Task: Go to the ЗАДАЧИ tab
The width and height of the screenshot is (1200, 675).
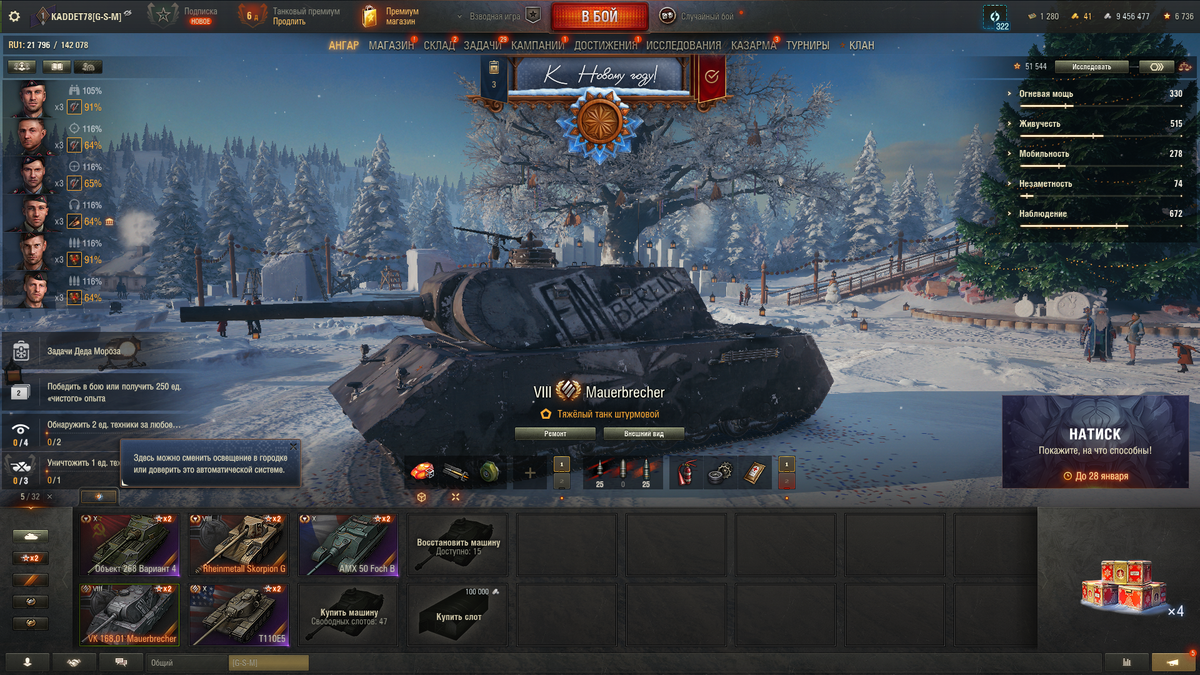Action: coord(483,45)
